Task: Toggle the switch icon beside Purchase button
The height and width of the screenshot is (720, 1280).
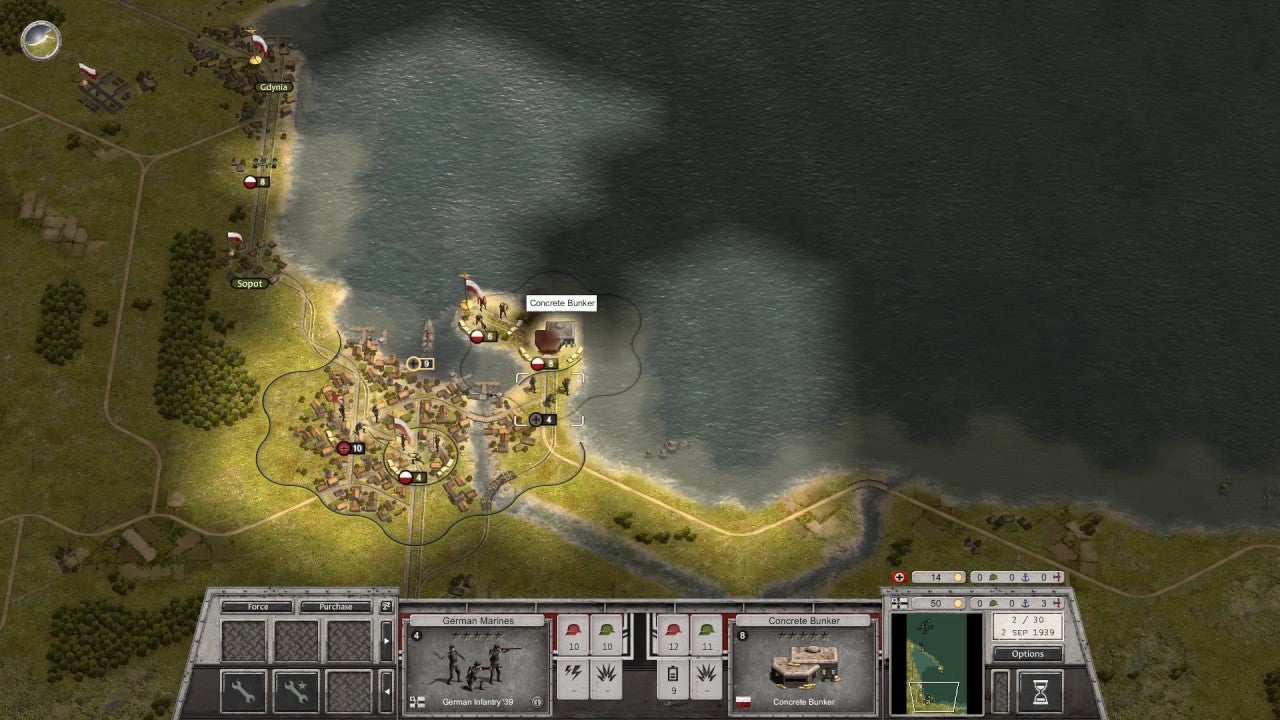Action: pyautogui.click(x=387, y=606)
